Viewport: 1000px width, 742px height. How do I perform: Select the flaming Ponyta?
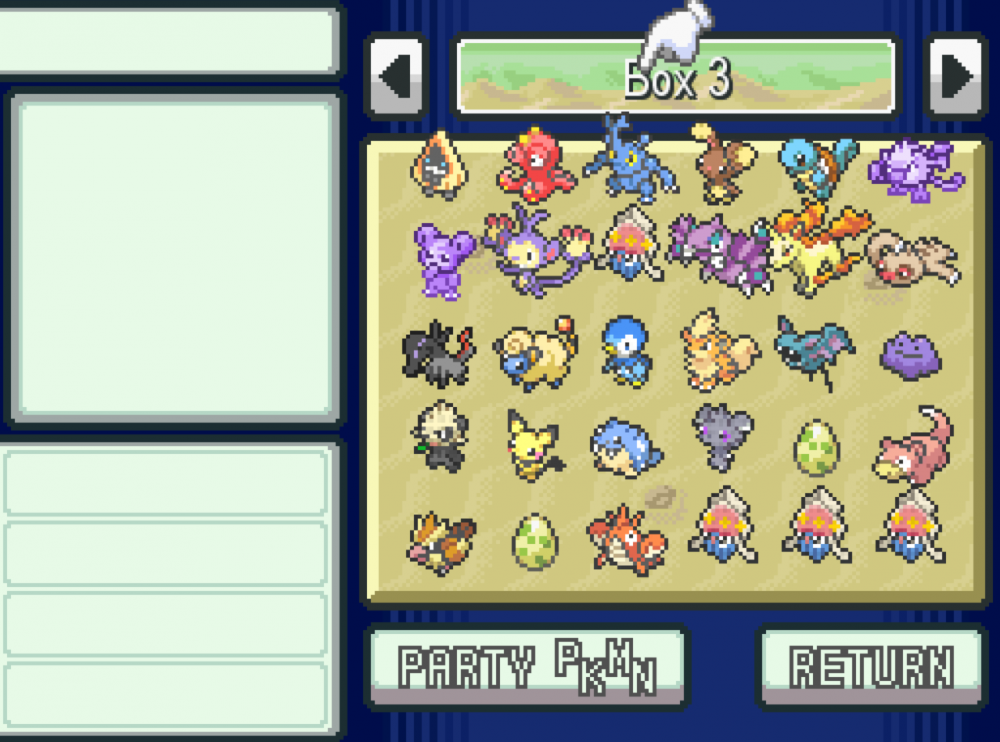tap(817, 250)
